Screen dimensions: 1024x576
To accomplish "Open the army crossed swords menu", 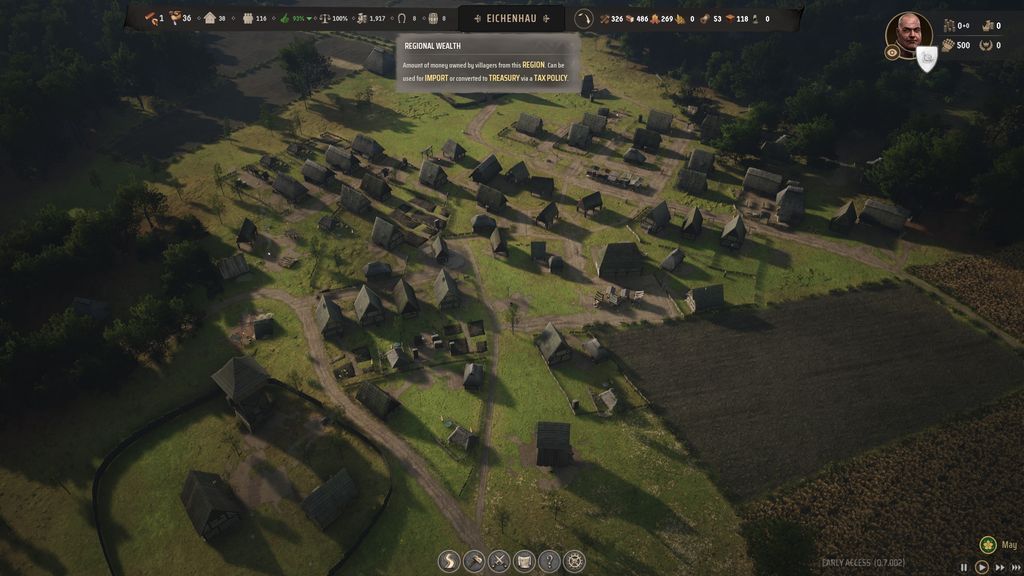I will point(499,561).
